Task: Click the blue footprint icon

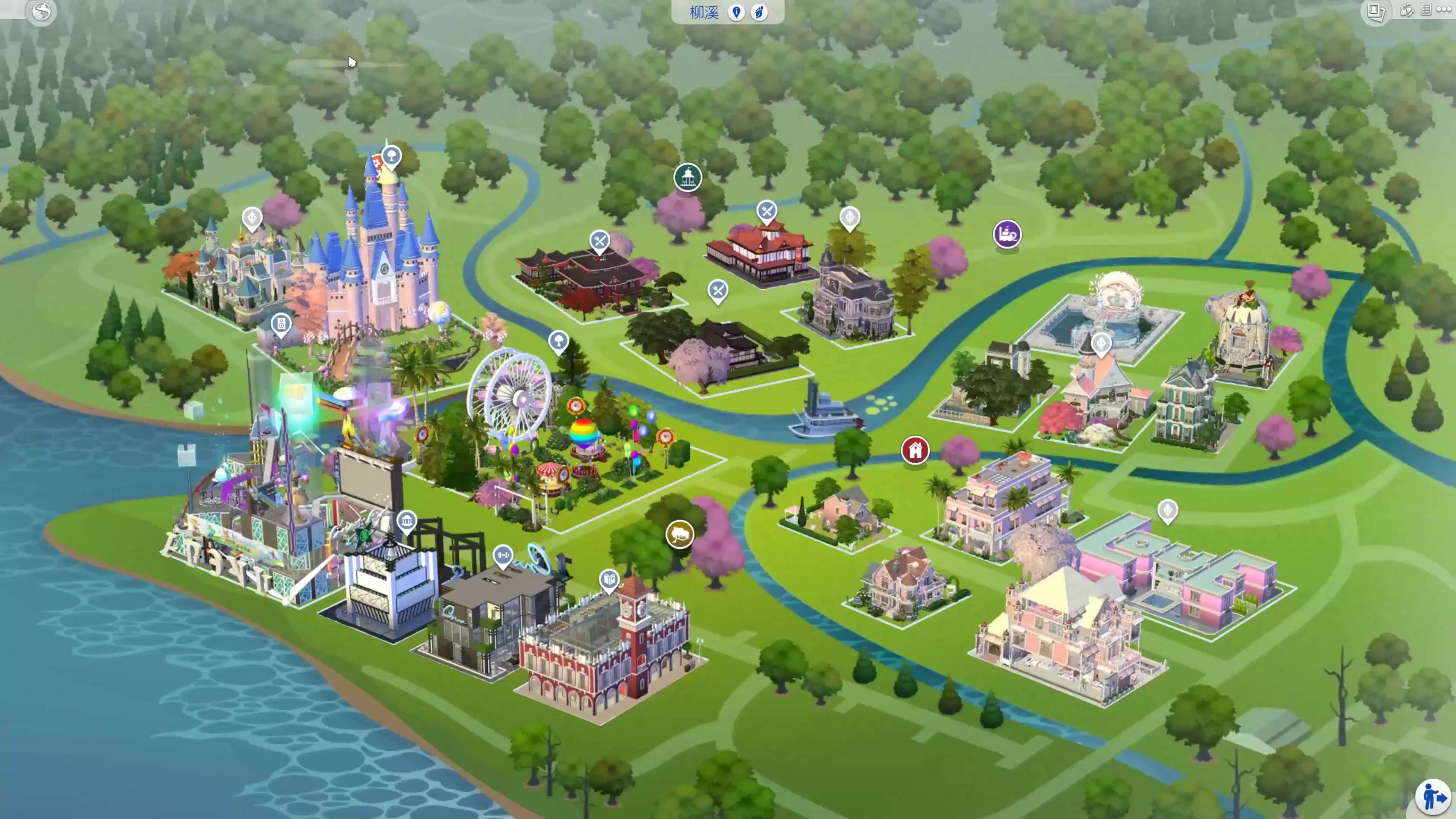Action: coord(759,12)
